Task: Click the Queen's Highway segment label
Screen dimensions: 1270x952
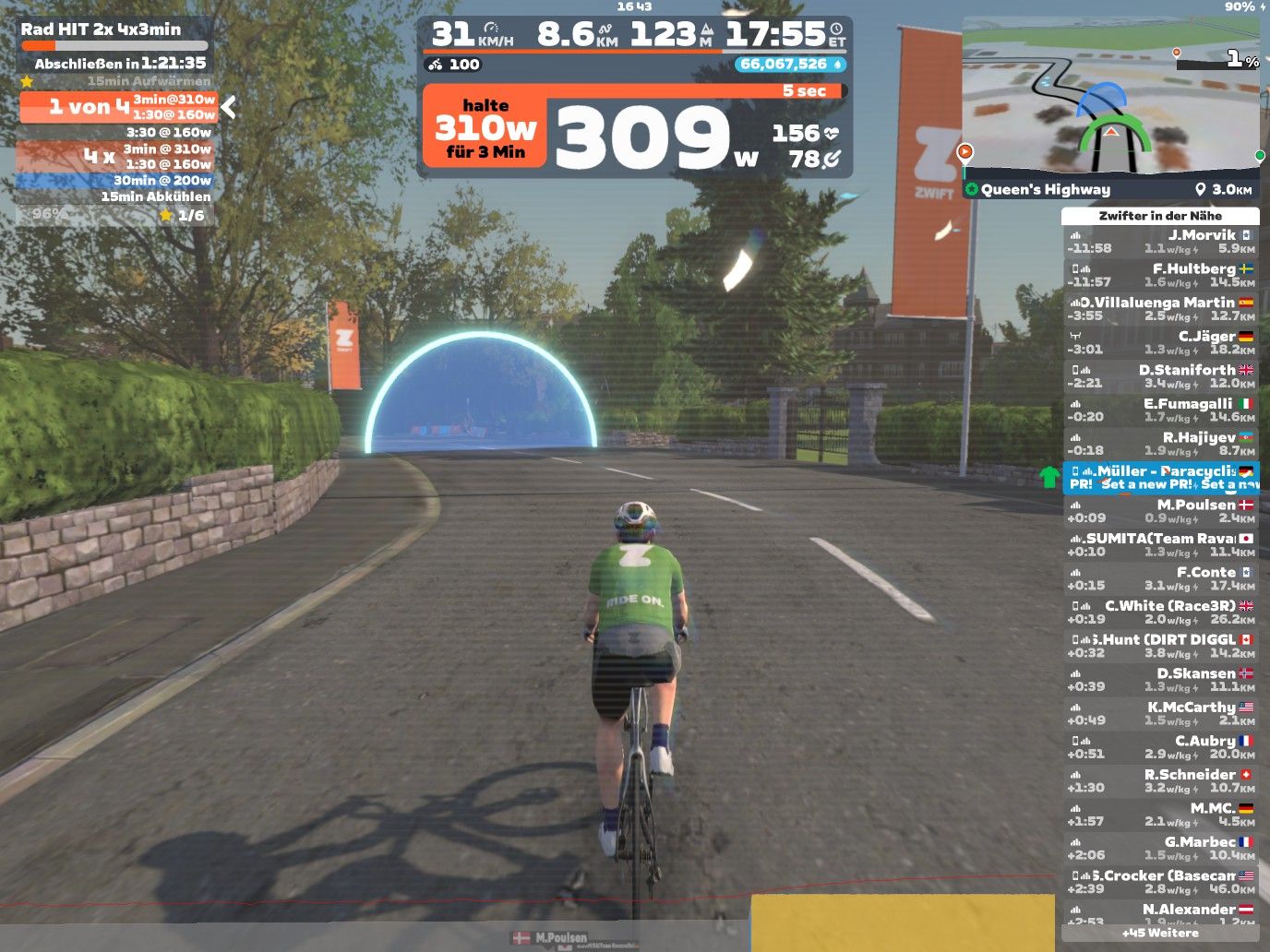Action: [x=1046, y=189]
